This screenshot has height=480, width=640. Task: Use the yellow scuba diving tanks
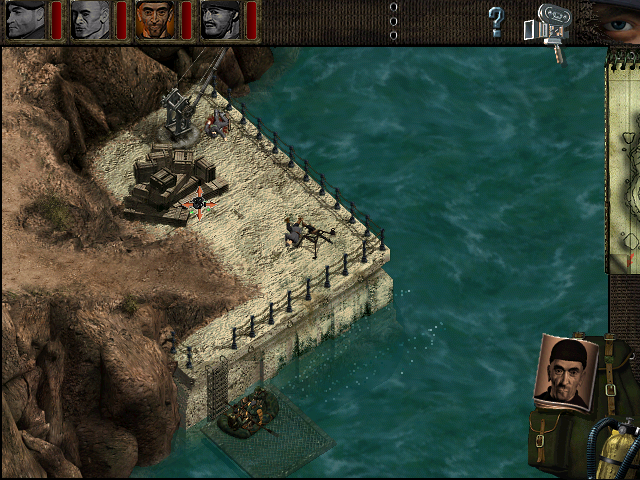point(610,448)
